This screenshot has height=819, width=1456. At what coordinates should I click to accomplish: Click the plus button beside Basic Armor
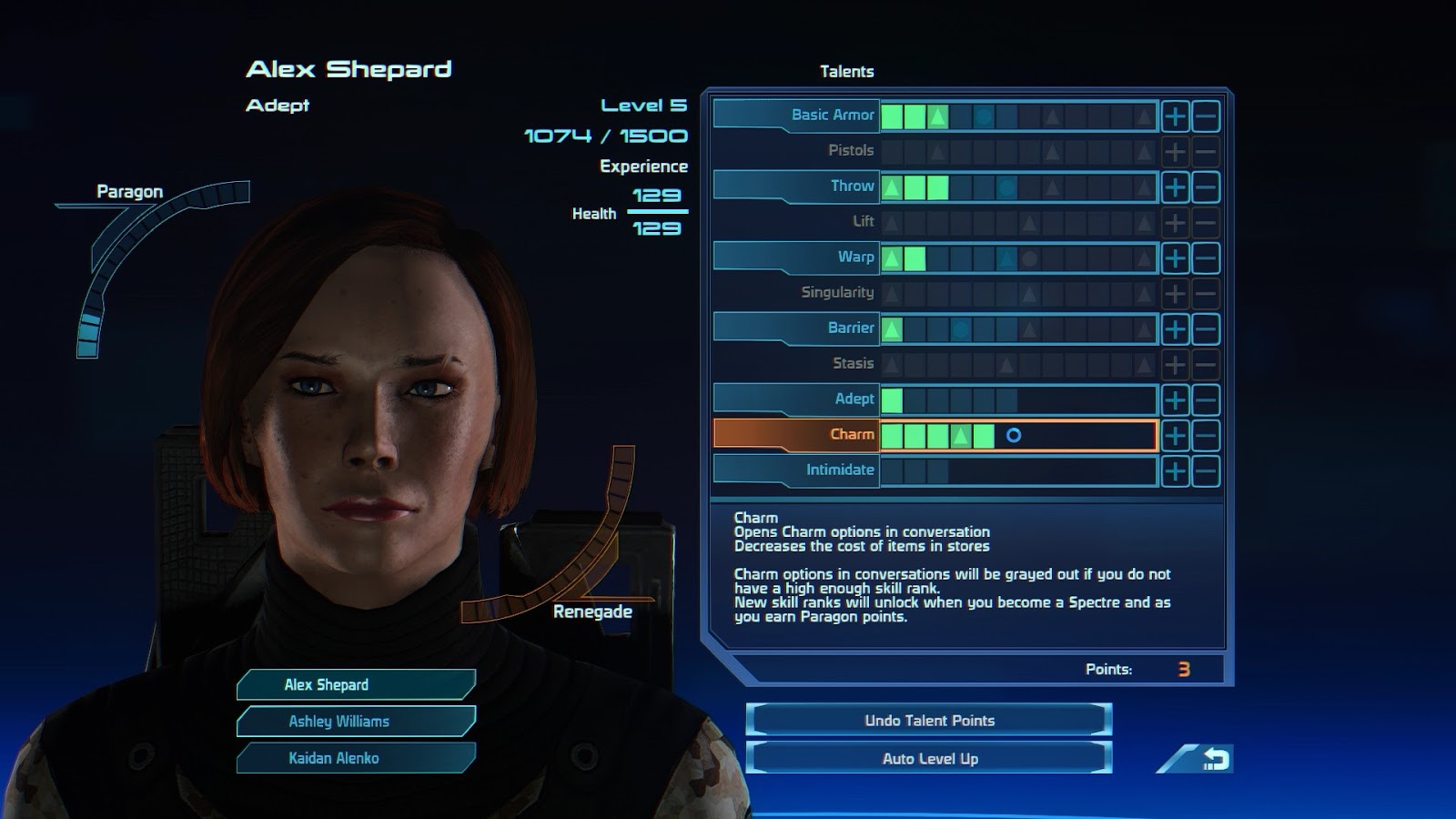[1176, 116]
